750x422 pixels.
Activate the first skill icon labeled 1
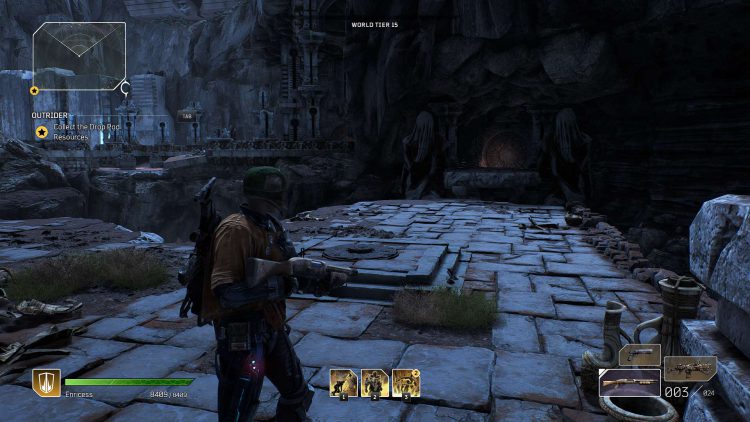[x=345, y=382]
